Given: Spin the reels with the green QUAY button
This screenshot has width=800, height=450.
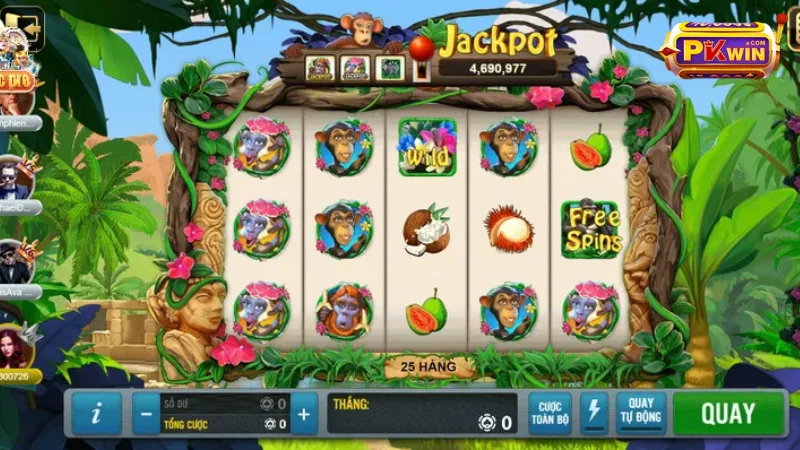Looking at the screenshot, I should point(728,414).
